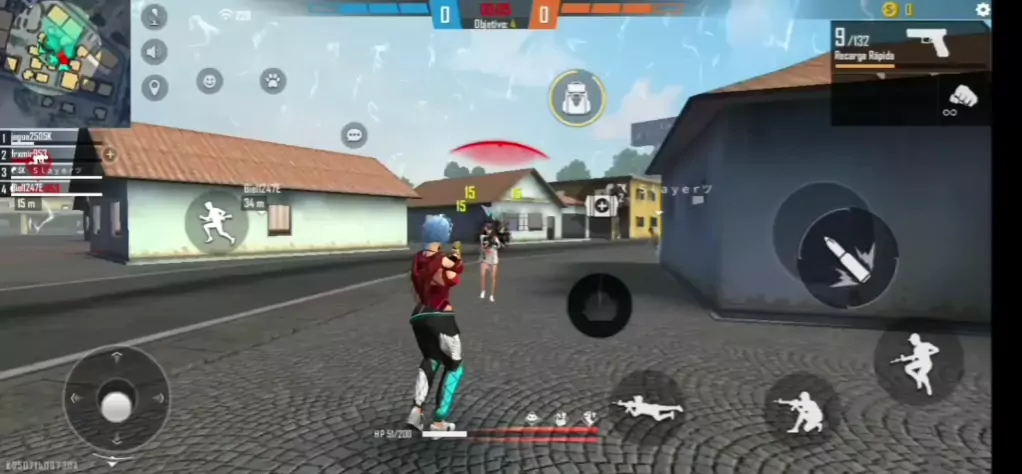Go prone with the lying-soldier button
This screenshot has width=1022, height=474.
[647, 406]
